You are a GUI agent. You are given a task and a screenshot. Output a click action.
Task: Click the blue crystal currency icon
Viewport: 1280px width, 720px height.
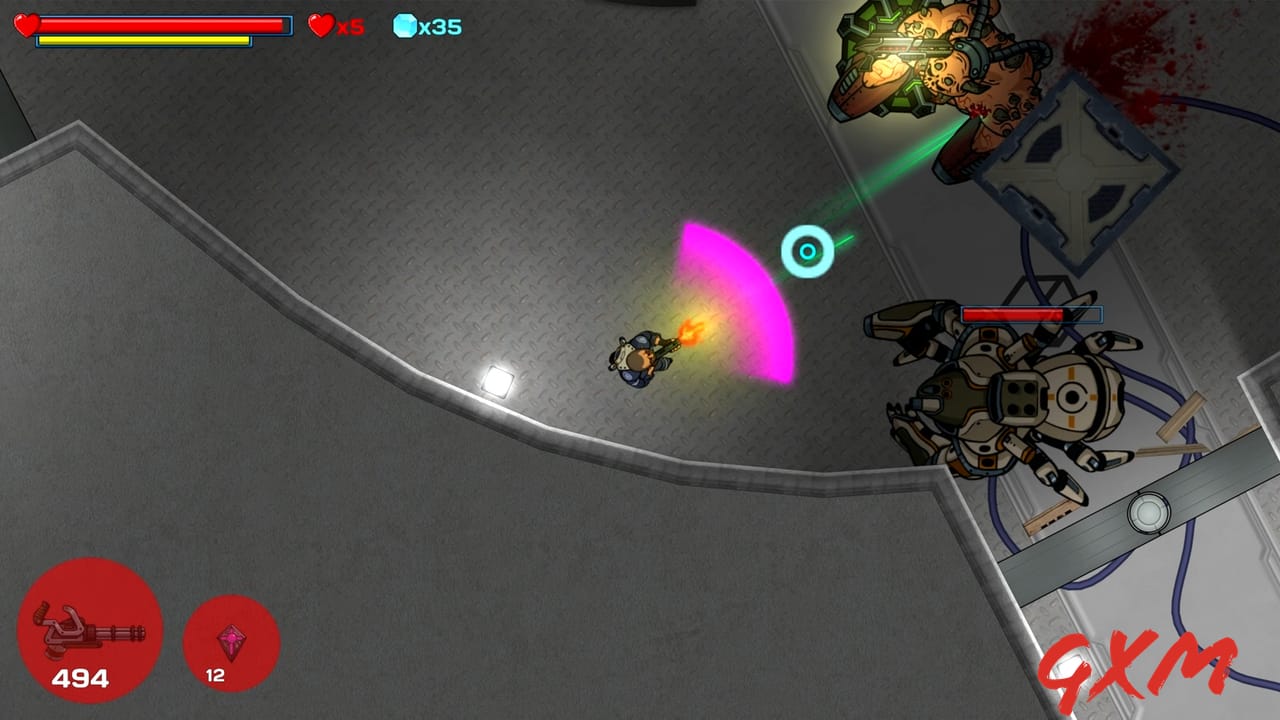coord(403,27)
